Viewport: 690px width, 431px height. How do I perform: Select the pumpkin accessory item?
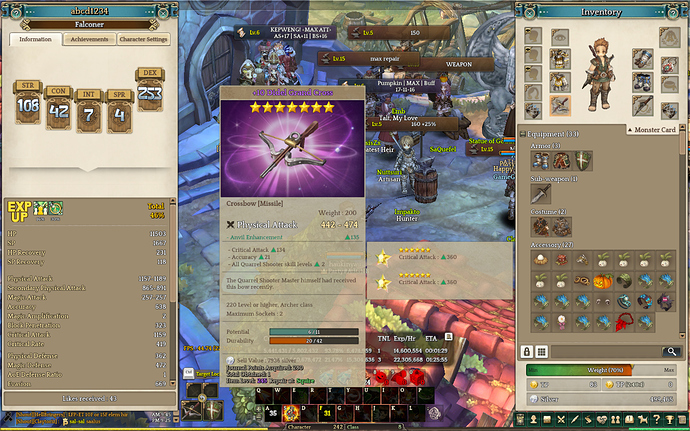click(602, 282)
